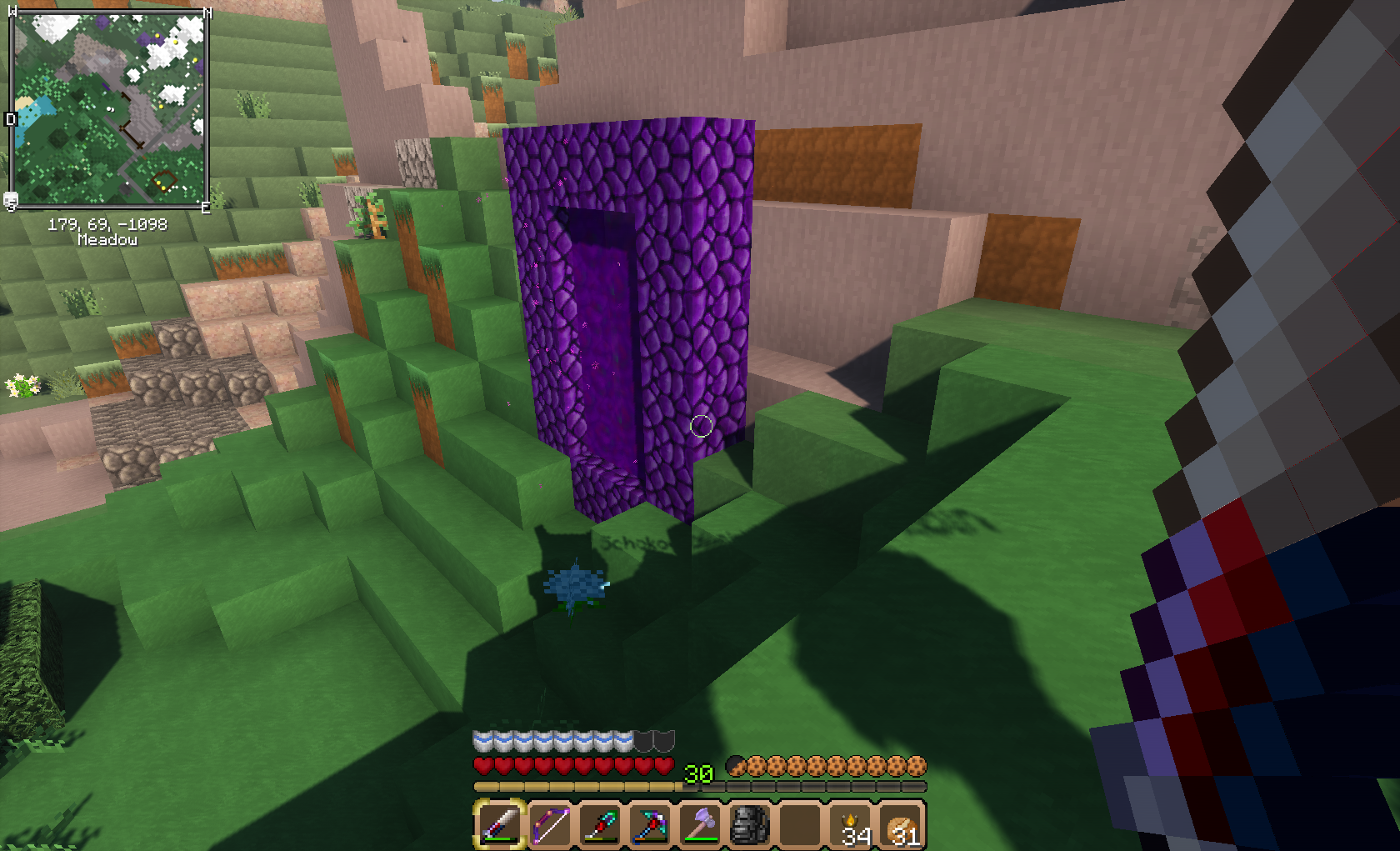Select the purple bow slot
This screenshot has width=1400, height=851.
click(550, 824)
